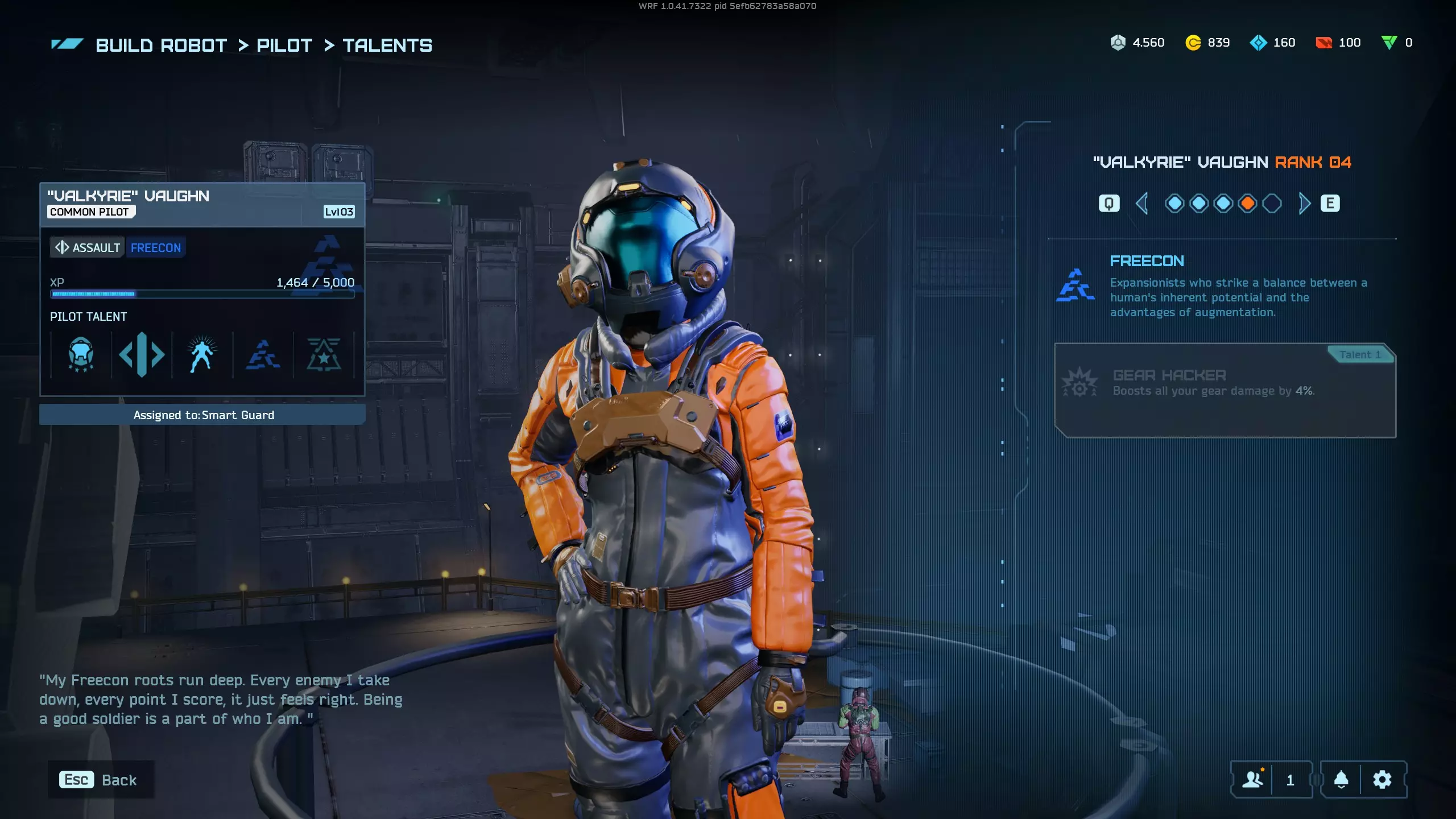
Task: Select the pilot helmet talent icon
Action: pyautogui.click(x=81, y=355)
